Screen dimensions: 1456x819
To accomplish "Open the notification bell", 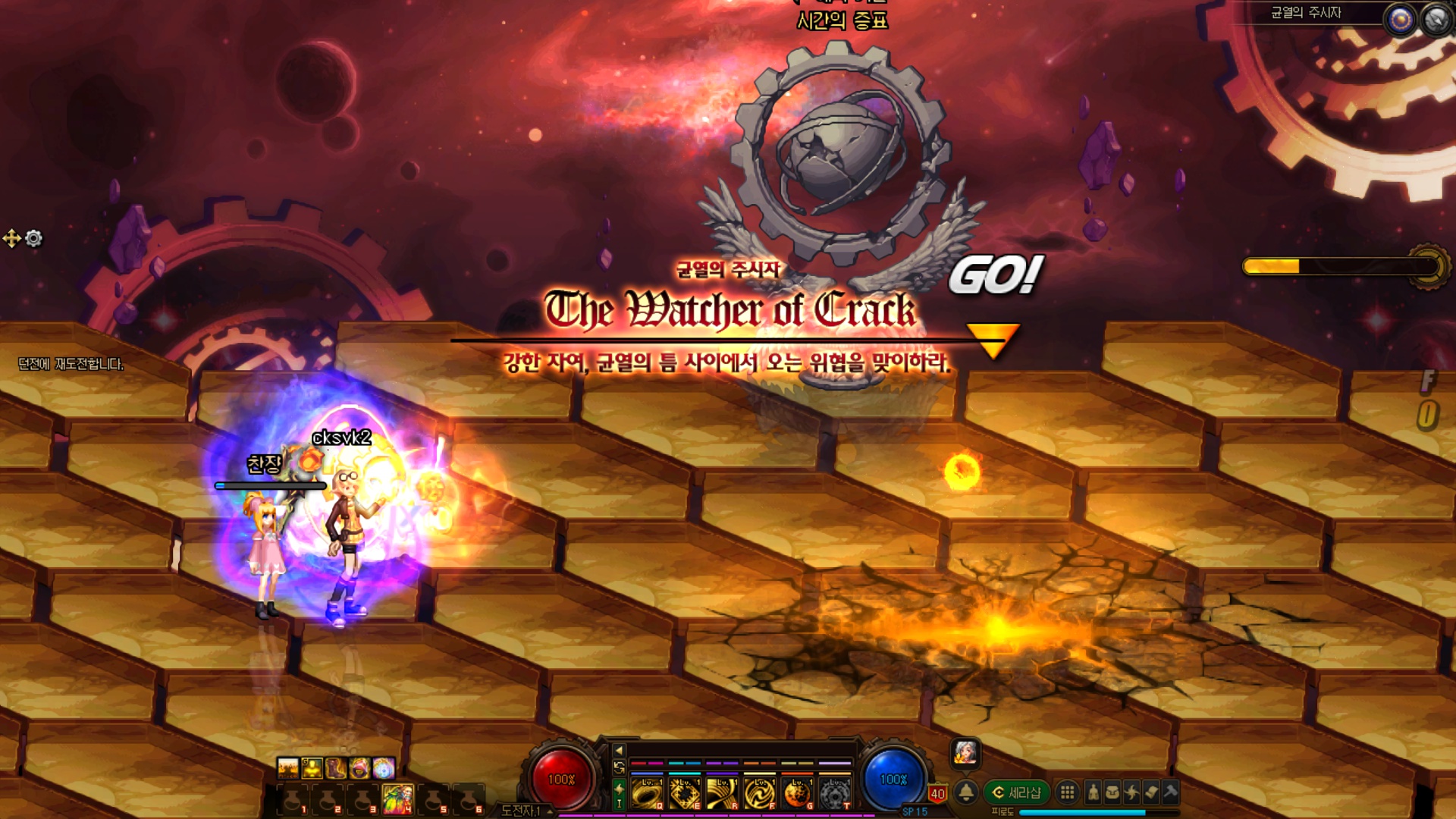I will tap(966, 792).
